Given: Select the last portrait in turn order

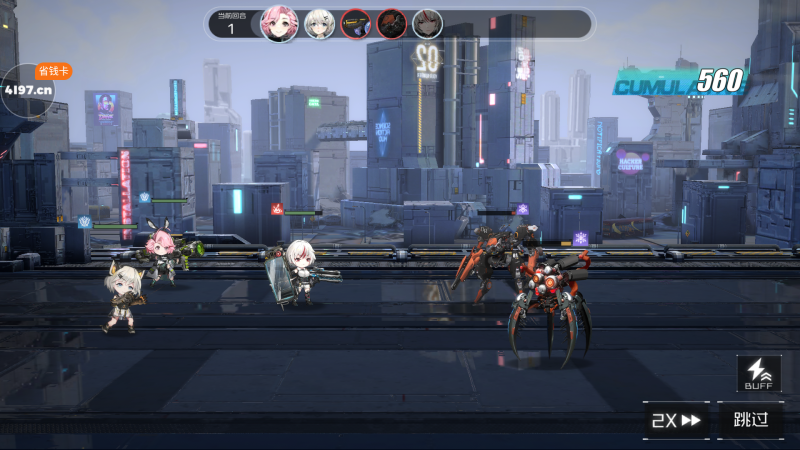Looking at the screenshot, I should point(427,23).
